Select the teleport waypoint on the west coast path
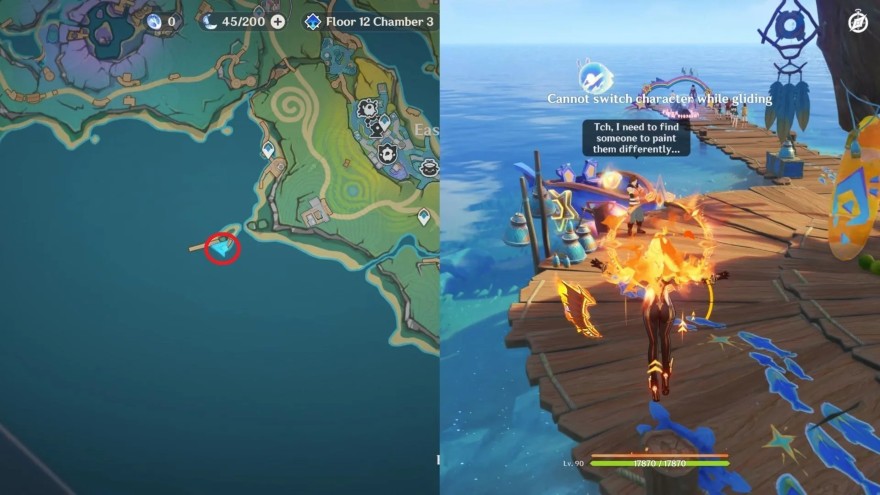 click(x=268, y=150)
